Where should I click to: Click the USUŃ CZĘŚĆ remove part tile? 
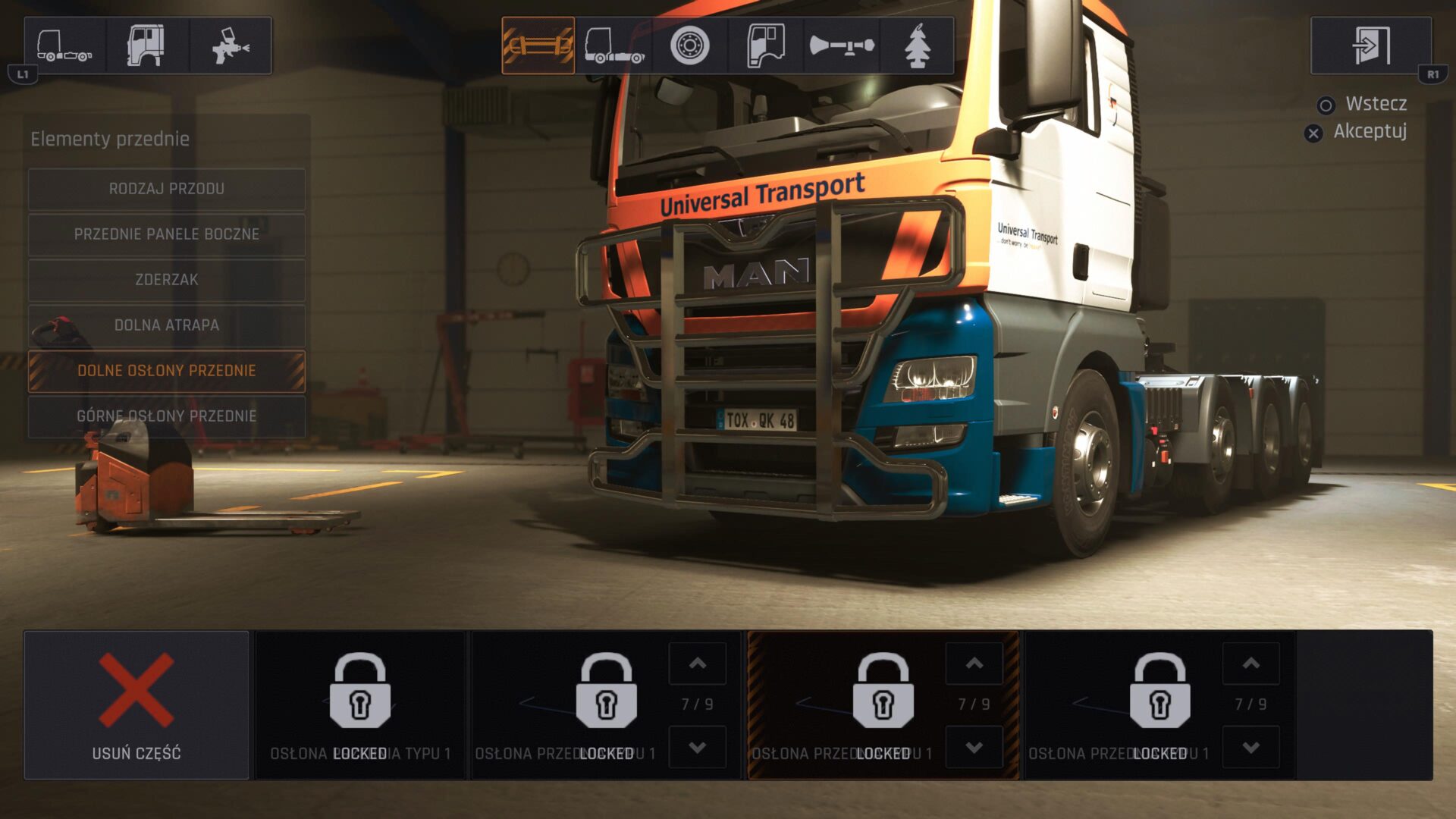(136, 705)
